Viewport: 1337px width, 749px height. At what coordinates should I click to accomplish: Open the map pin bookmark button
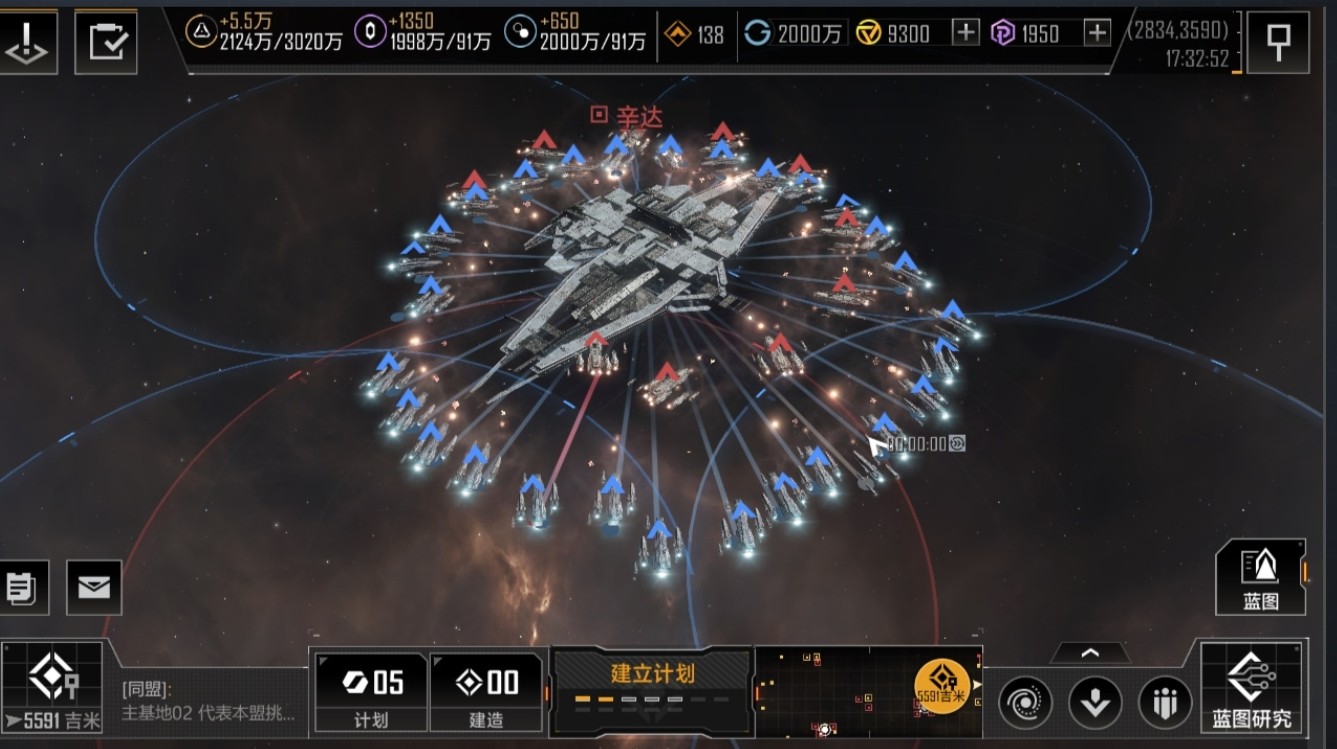tap(1277, 42)
